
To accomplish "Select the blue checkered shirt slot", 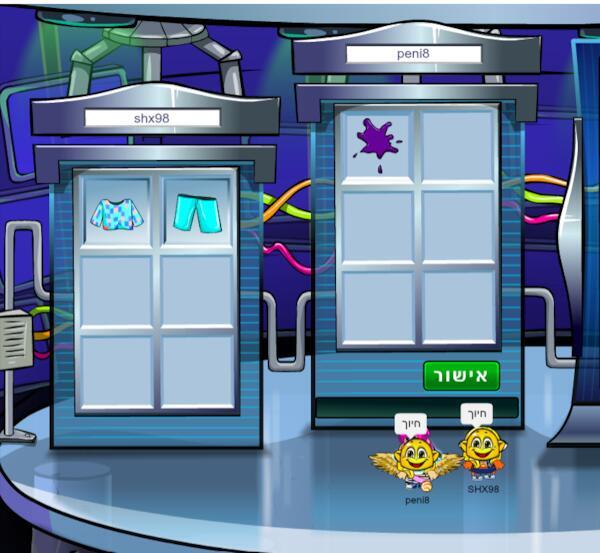I will (117, 213).
